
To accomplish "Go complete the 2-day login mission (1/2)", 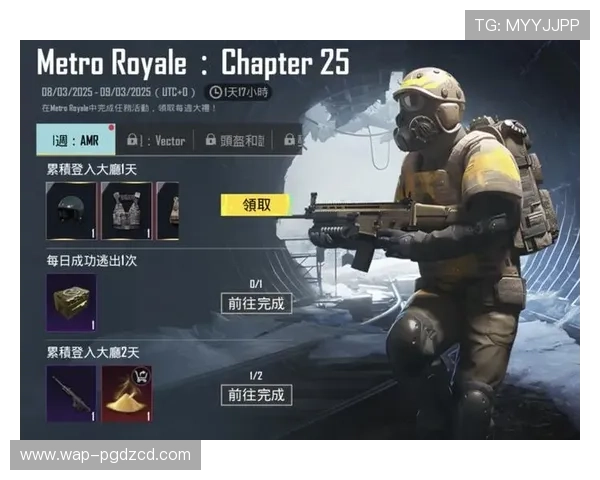I will (256, 395).
